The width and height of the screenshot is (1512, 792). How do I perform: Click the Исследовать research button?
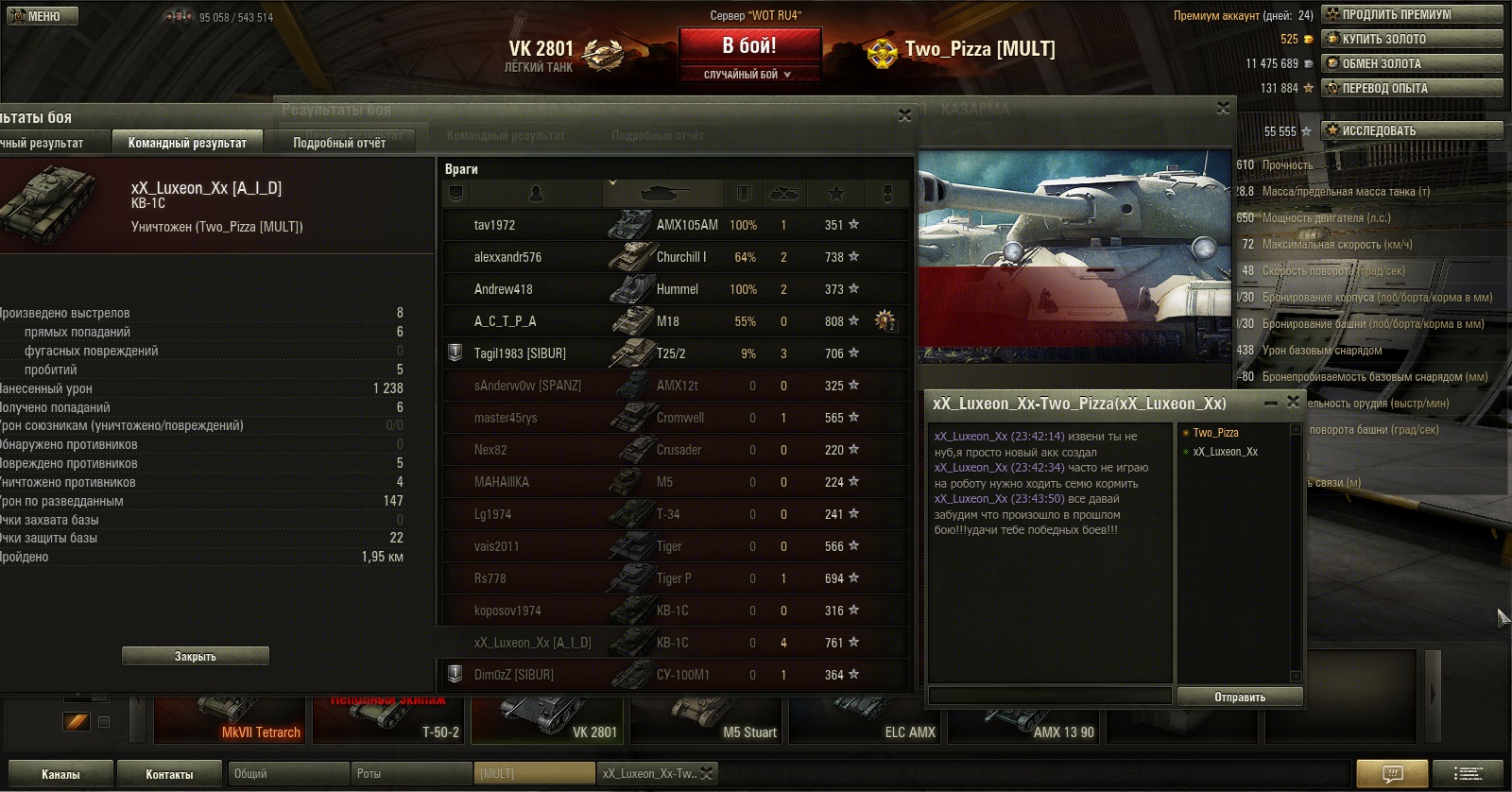pyautogui.click(x=1412, y=130)
